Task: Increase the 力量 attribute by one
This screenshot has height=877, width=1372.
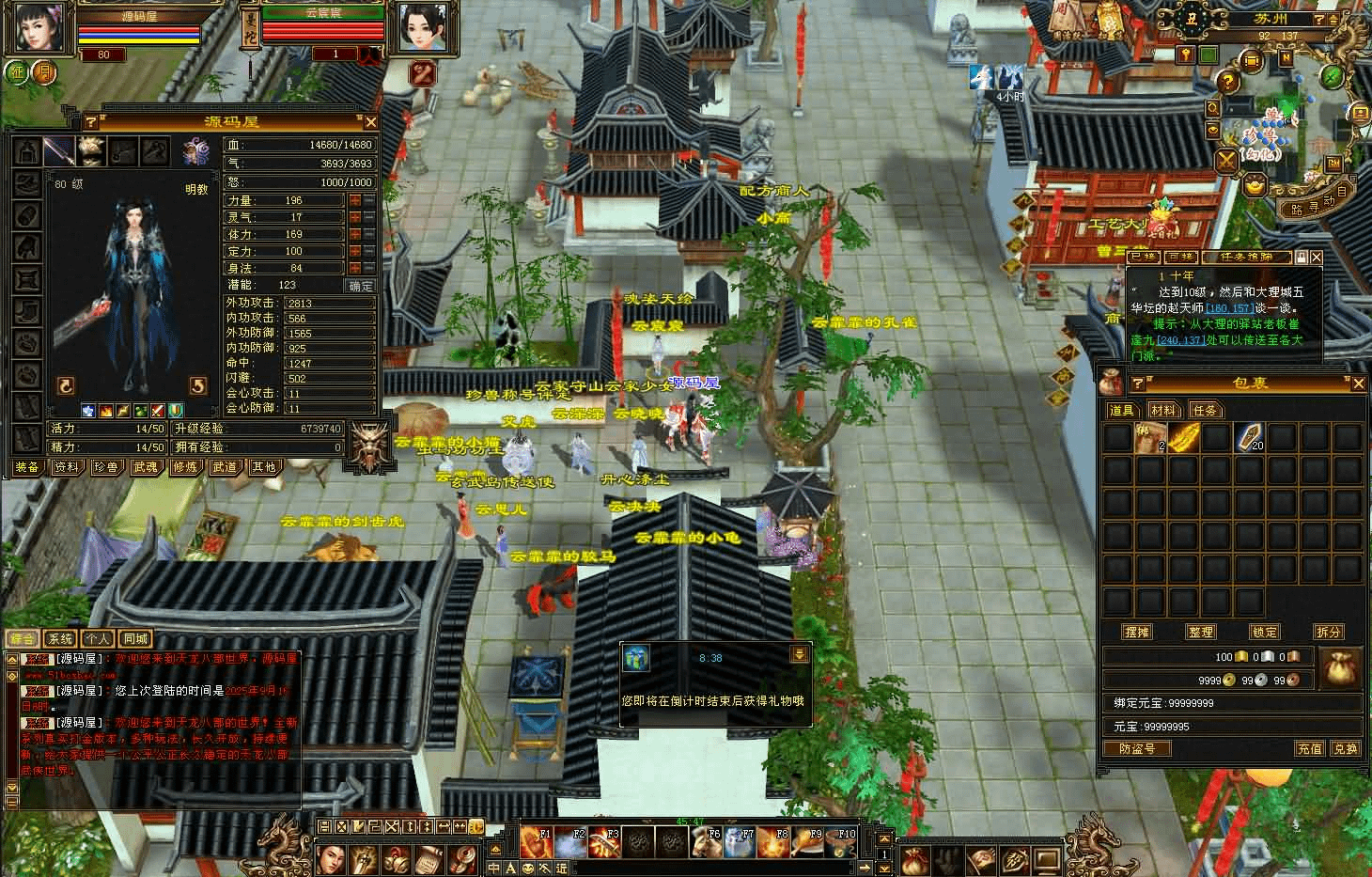Action: [355, 200]
